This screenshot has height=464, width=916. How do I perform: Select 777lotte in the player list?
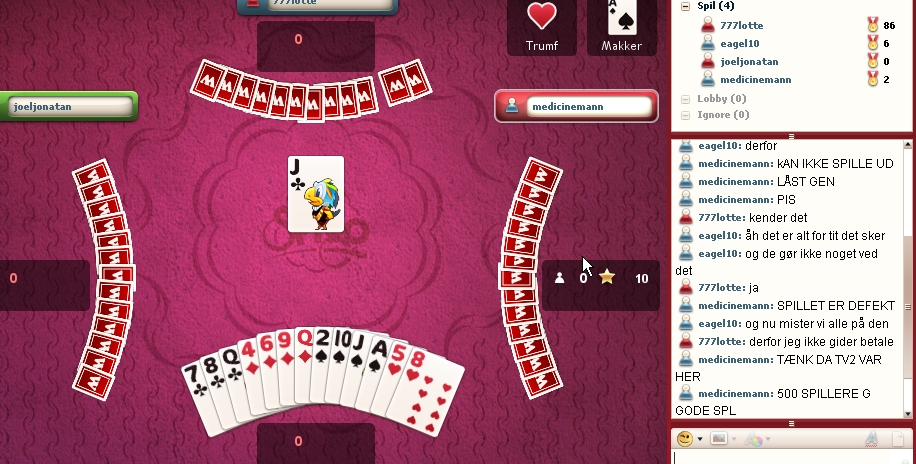[x=742, y=24]
